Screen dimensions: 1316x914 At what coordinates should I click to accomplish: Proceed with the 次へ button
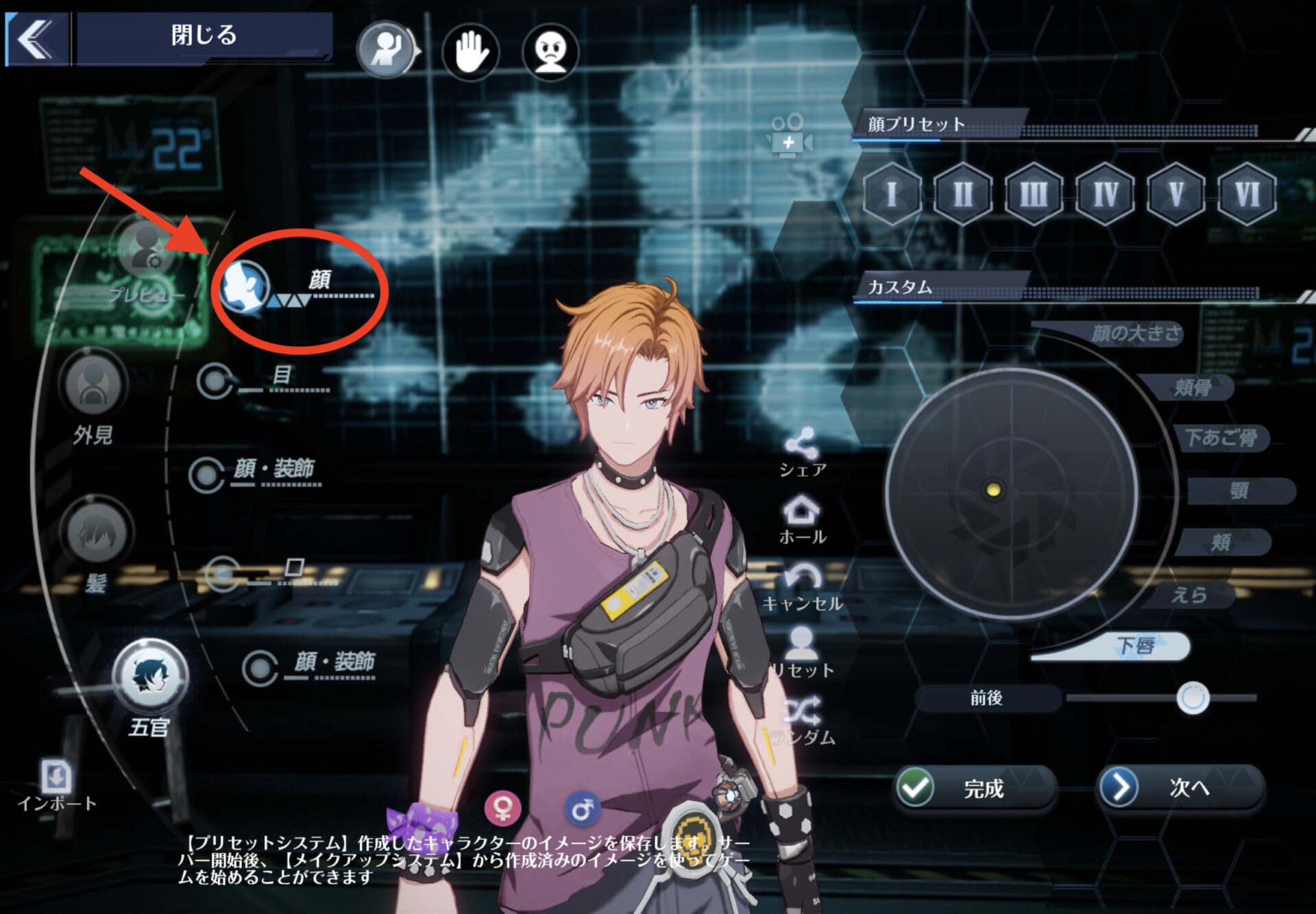pos(1181,788)
